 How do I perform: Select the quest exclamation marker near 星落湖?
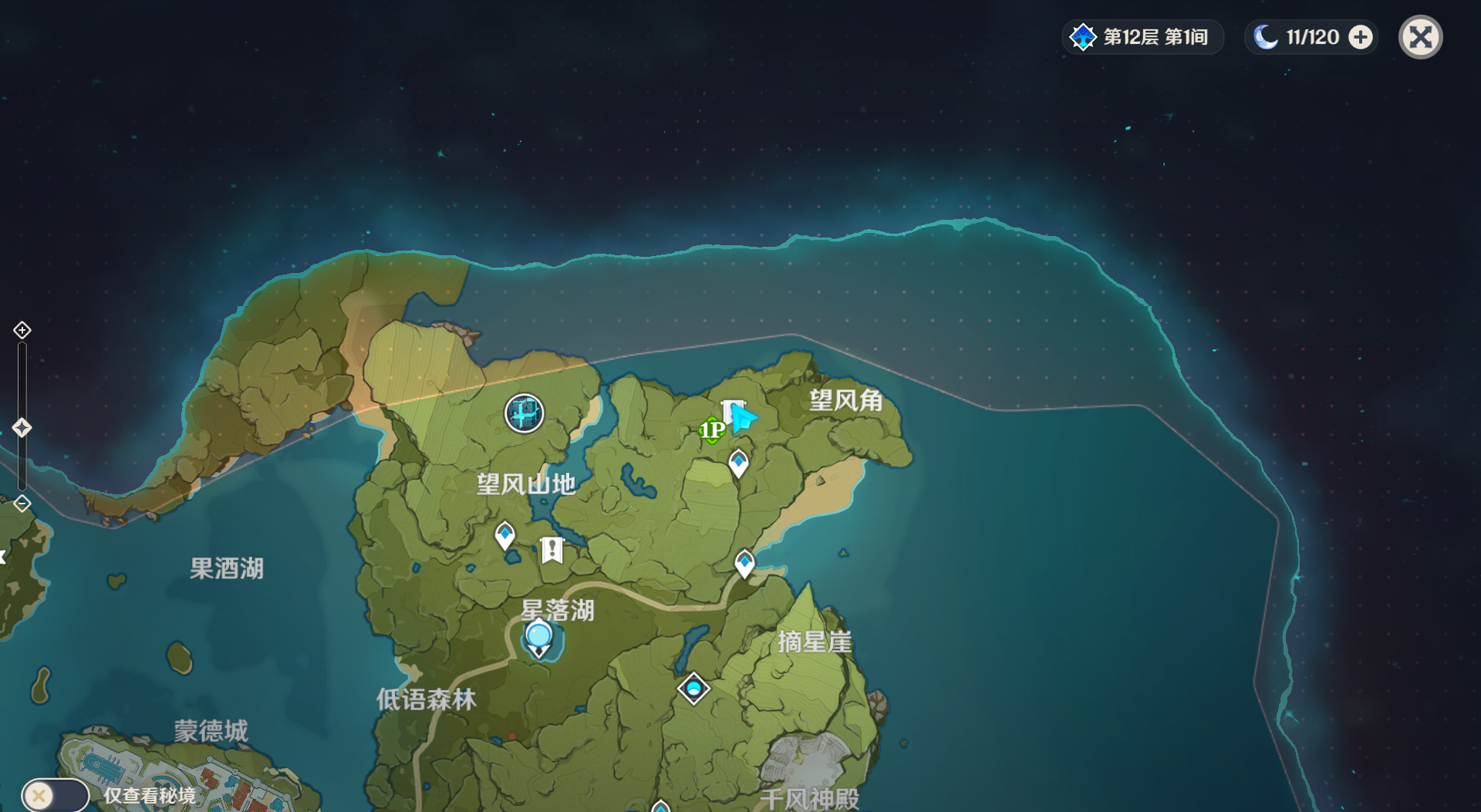(552, 550)
